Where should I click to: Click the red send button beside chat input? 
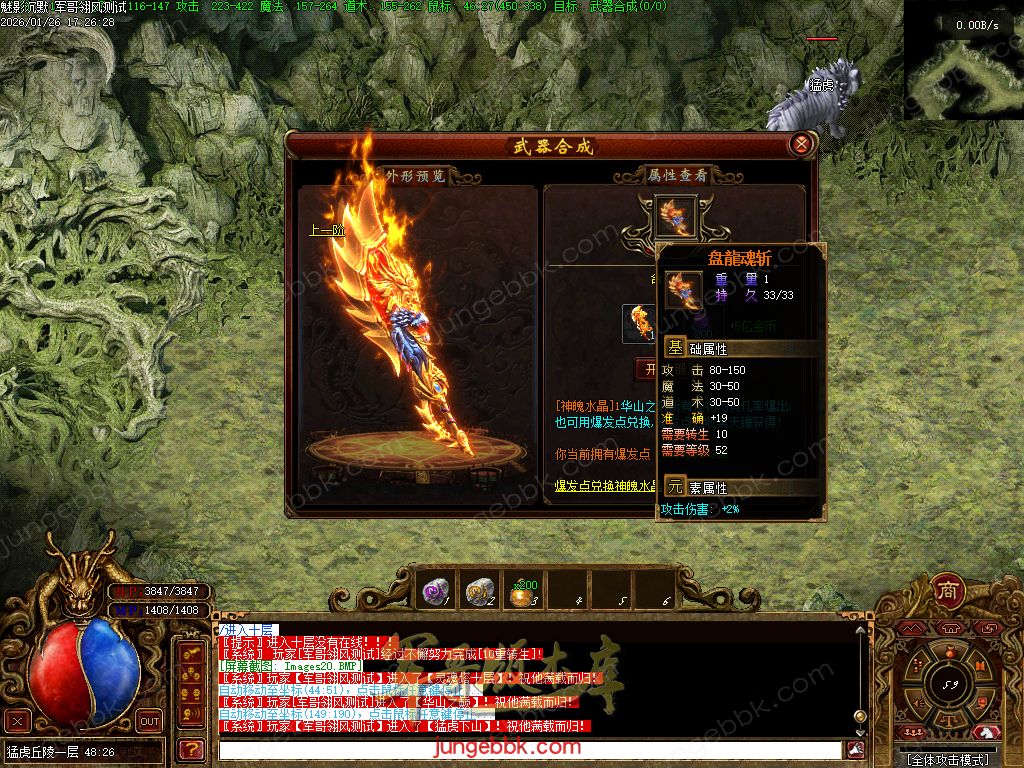coord(856,750)
